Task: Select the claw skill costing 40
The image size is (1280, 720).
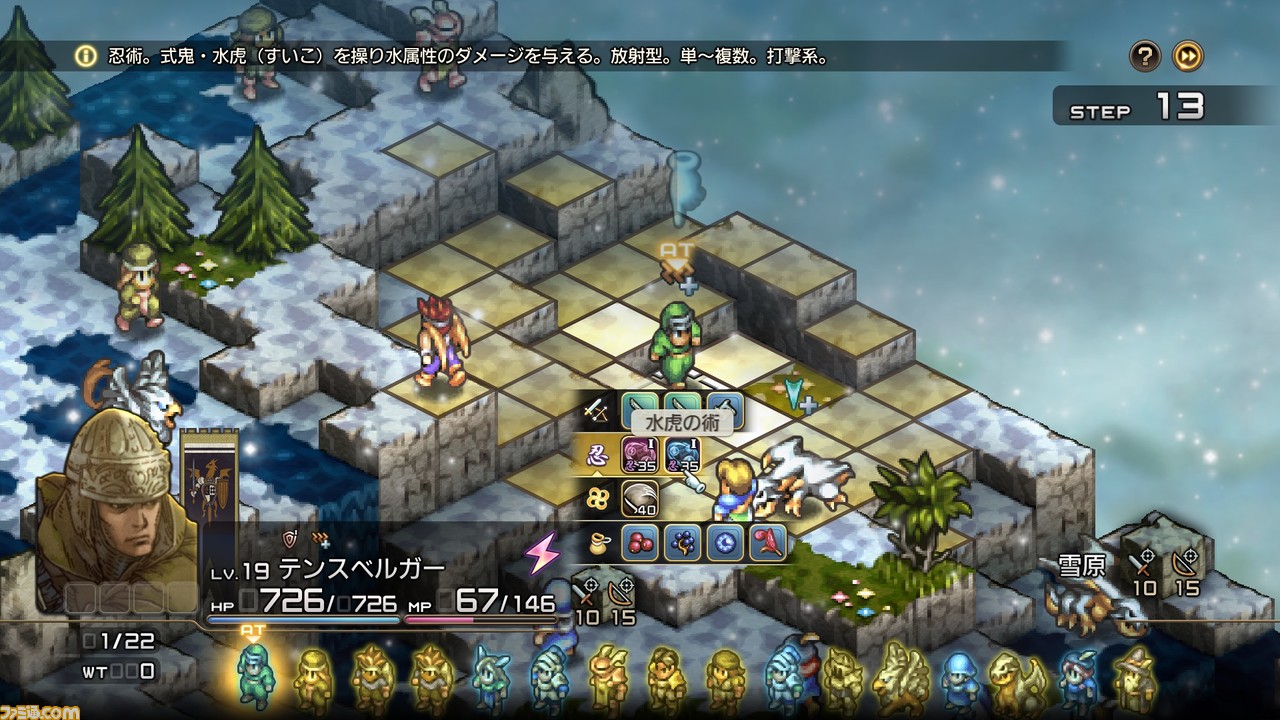Action: point(639,498)
